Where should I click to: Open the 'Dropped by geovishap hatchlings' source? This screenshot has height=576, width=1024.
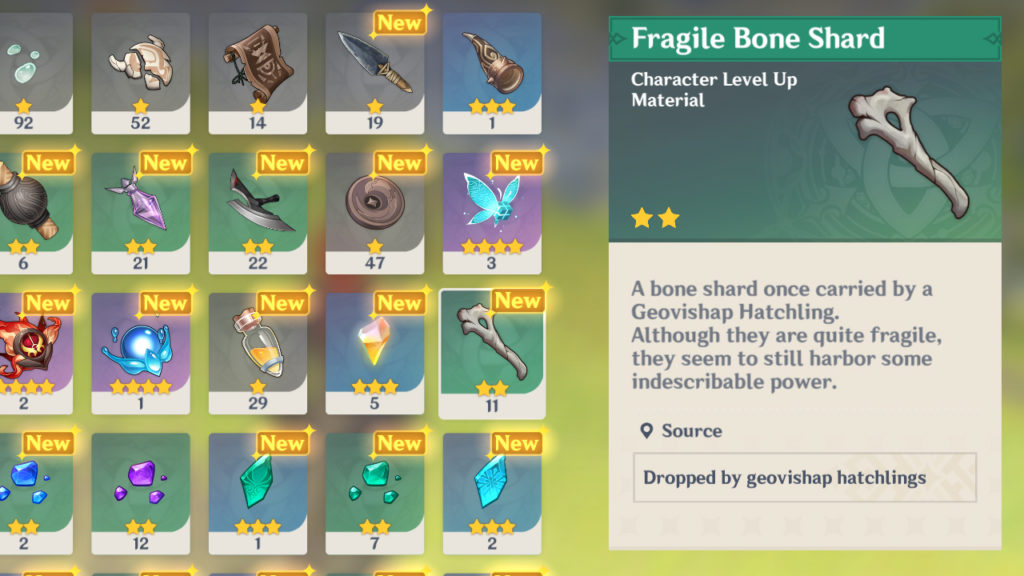pos(804,478)
